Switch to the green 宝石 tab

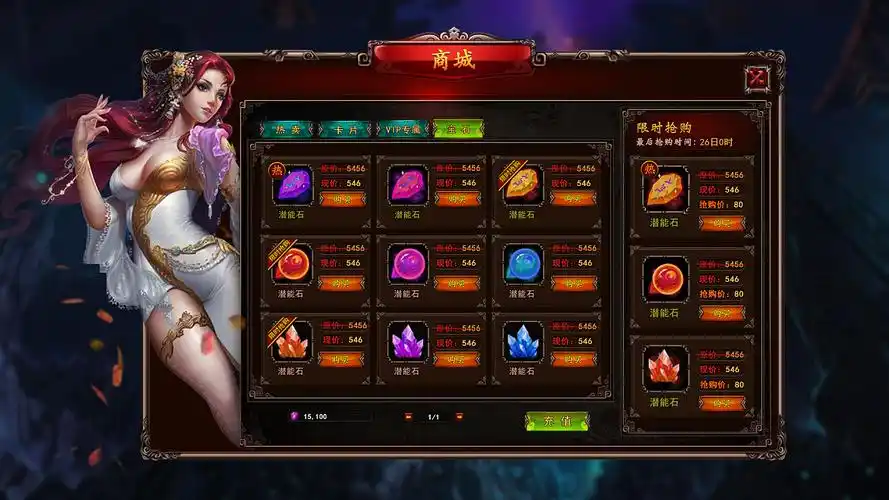pos(458,129)
